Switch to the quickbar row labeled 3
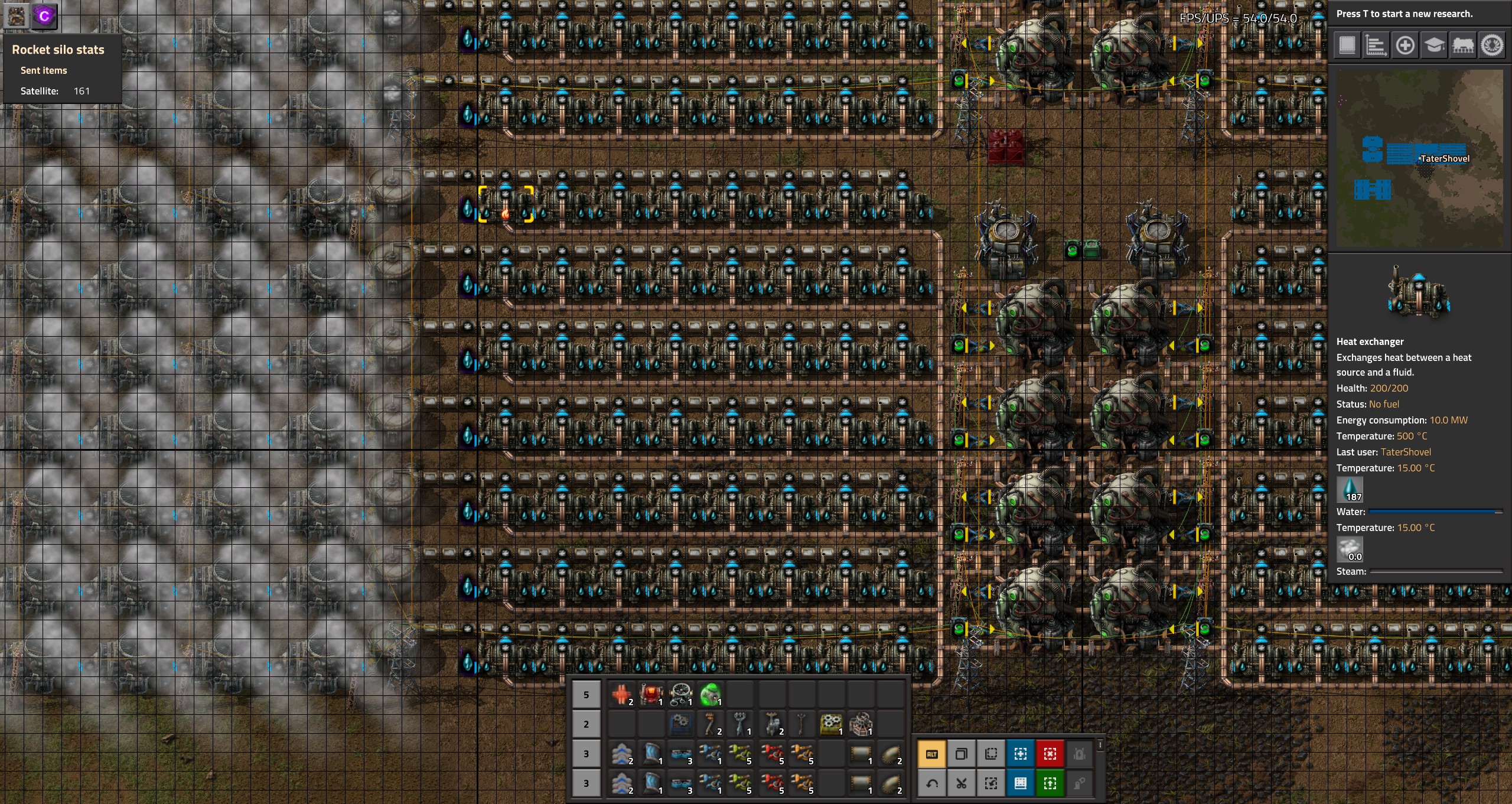This screenshot has height=804, width=1512. coord(586,754)
